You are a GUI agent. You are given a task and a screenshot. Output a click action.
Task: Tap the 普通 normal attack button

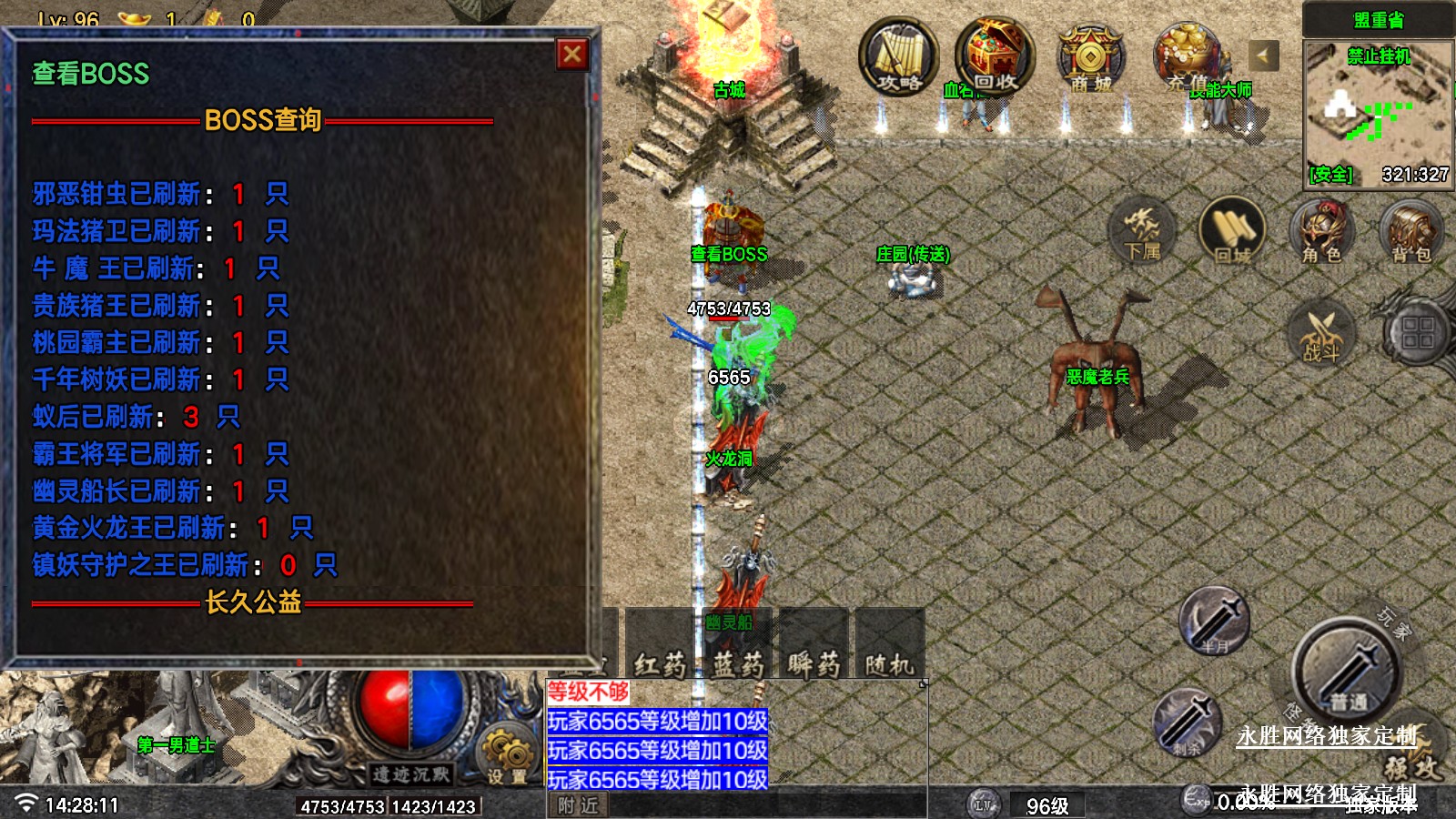click(1346, 673)
